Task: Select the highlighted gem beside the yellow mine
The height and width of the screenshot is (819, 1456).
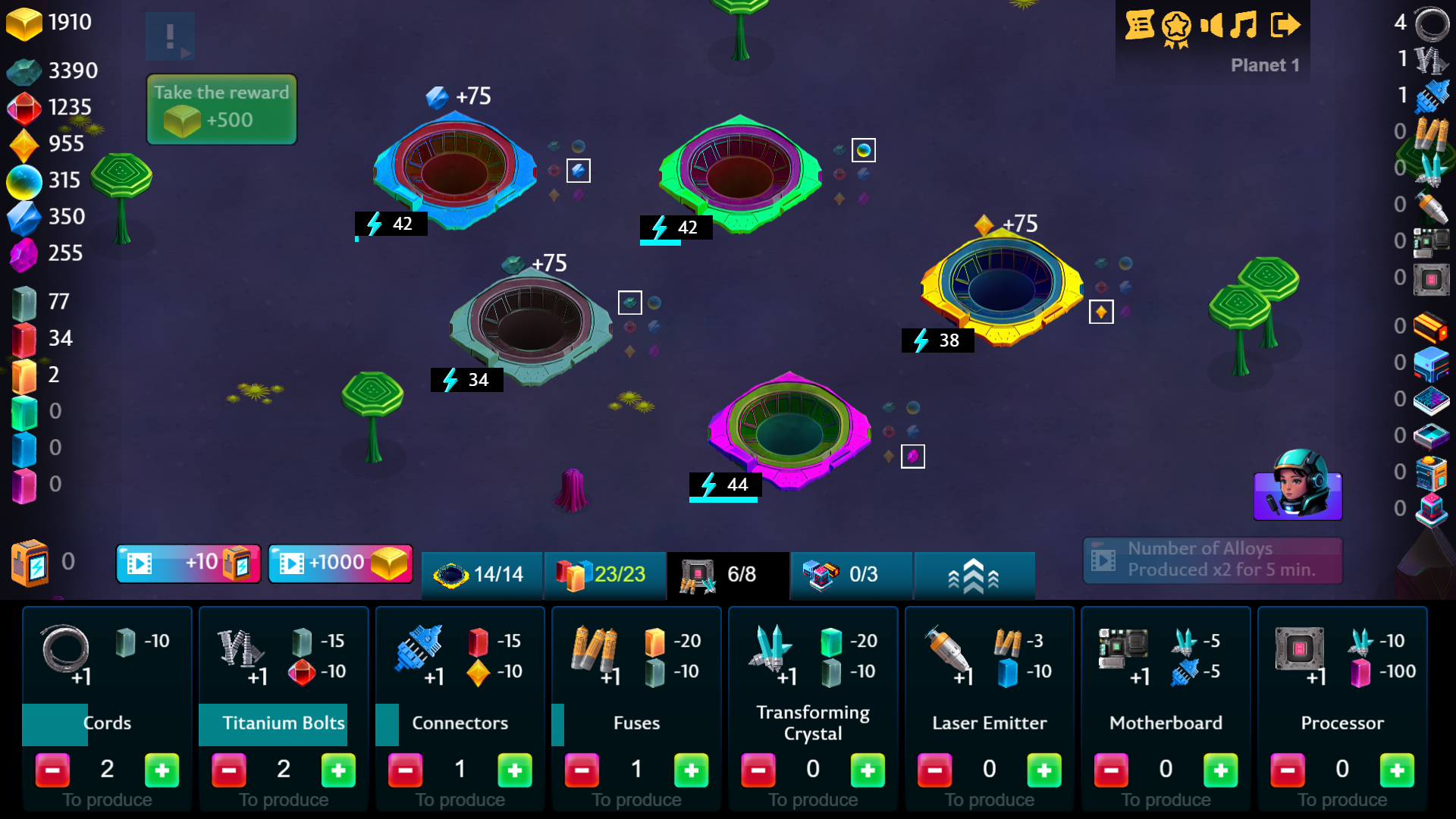Action: [x=1101, y=311]
